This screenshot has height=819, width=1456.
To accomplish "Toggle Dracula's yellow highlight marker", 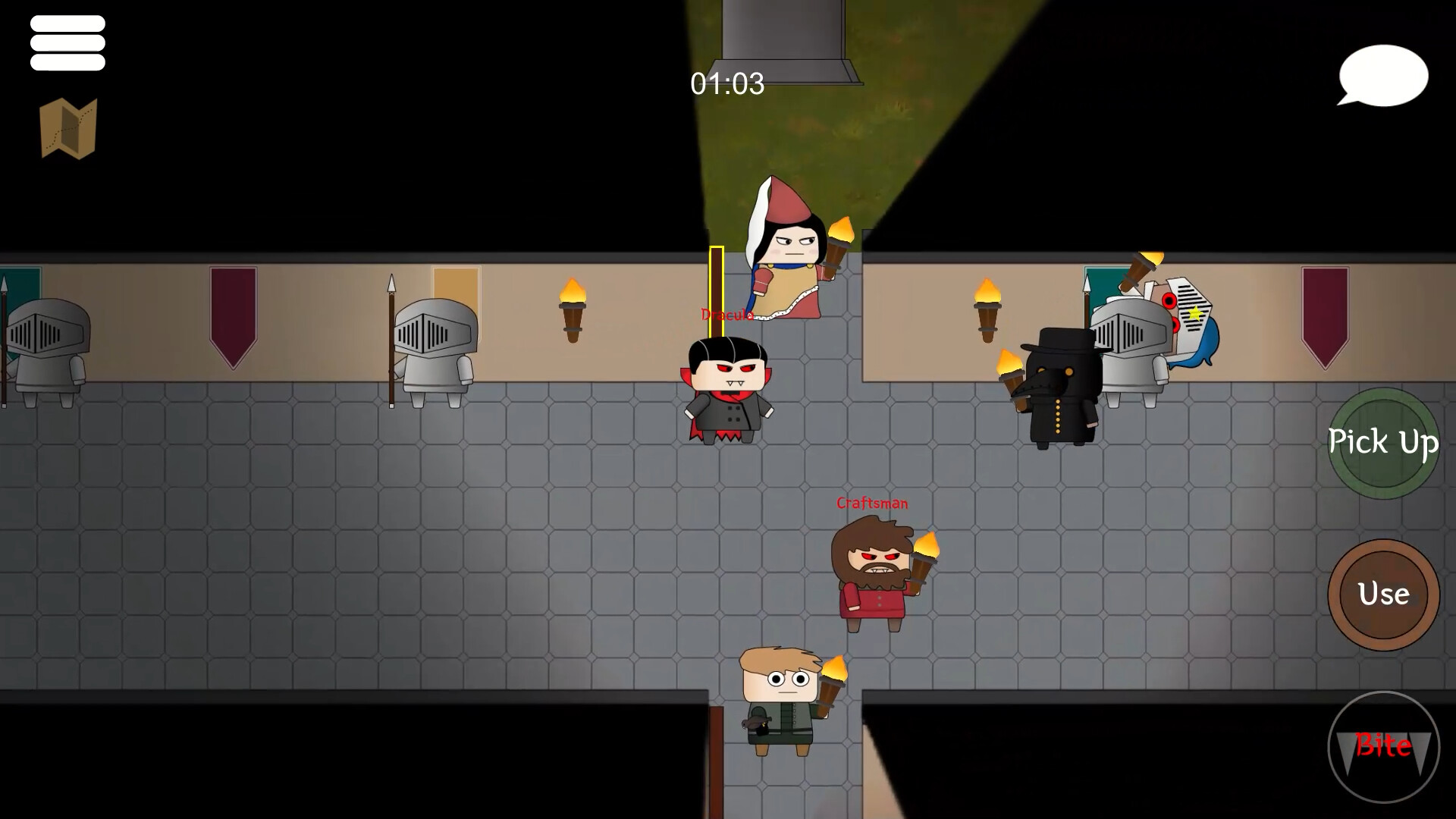I will click(x=716, y=288).
